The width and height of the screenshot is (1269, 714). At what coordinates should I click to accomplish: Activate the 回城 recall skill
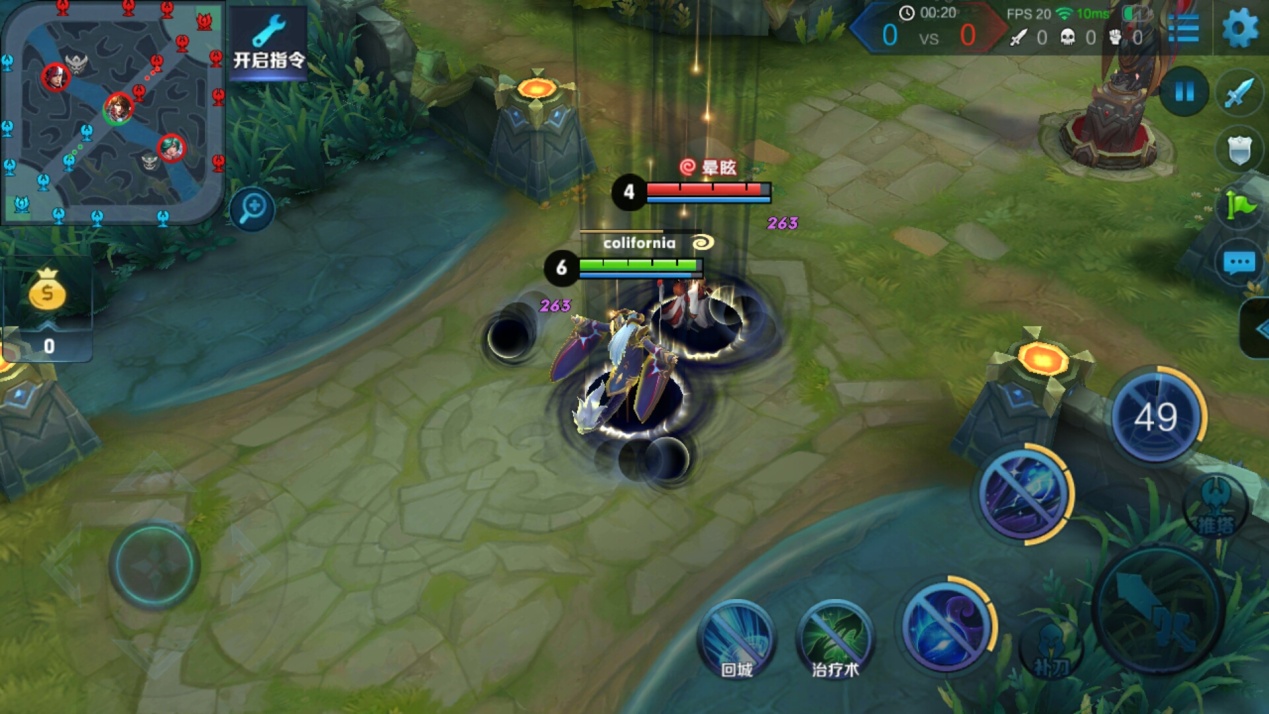pyautogui.click(x=737, y=637)
